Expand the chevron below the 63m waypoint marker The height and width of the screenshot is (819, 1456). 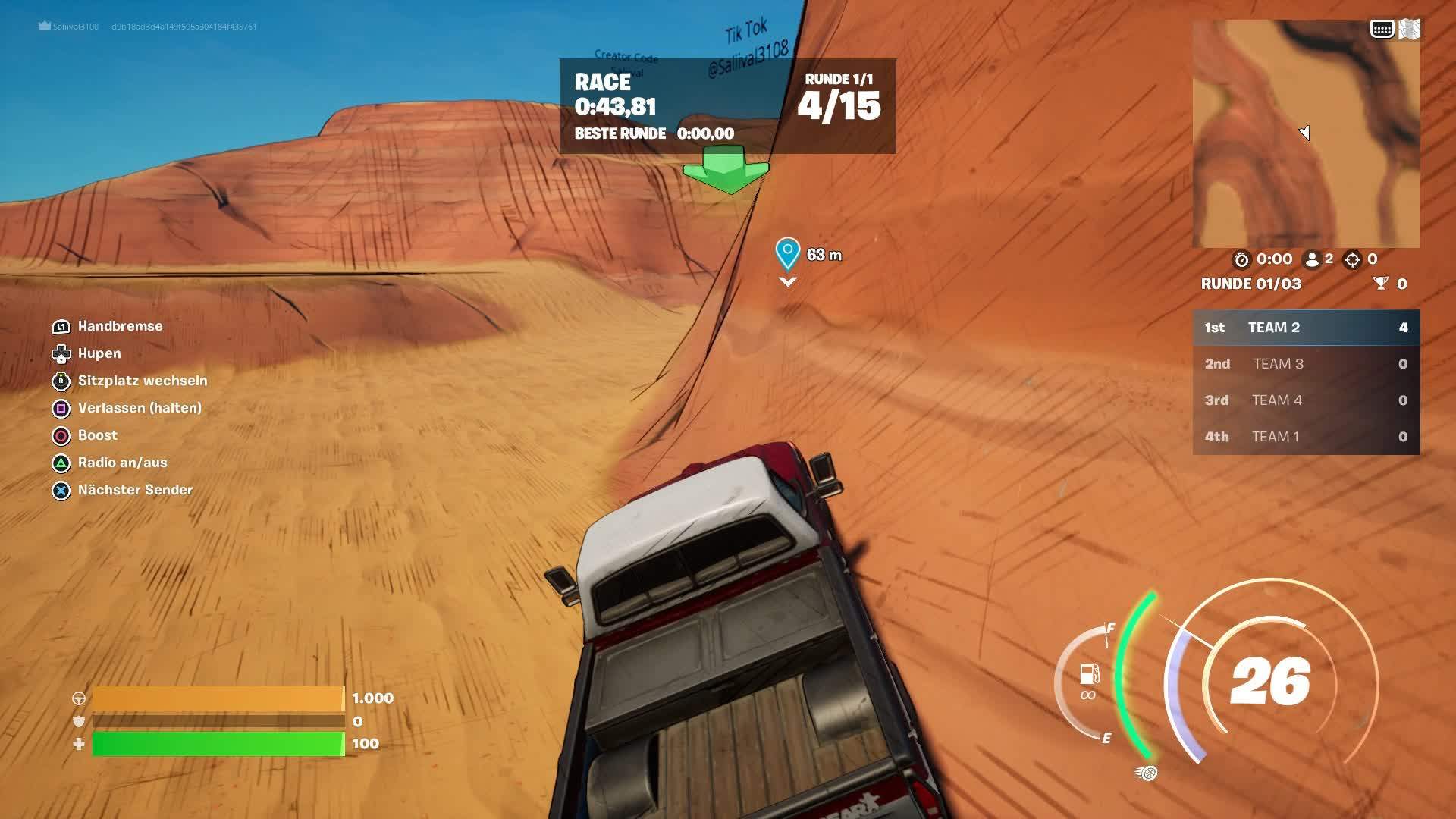pyautogui.click(x=787, y=282)
